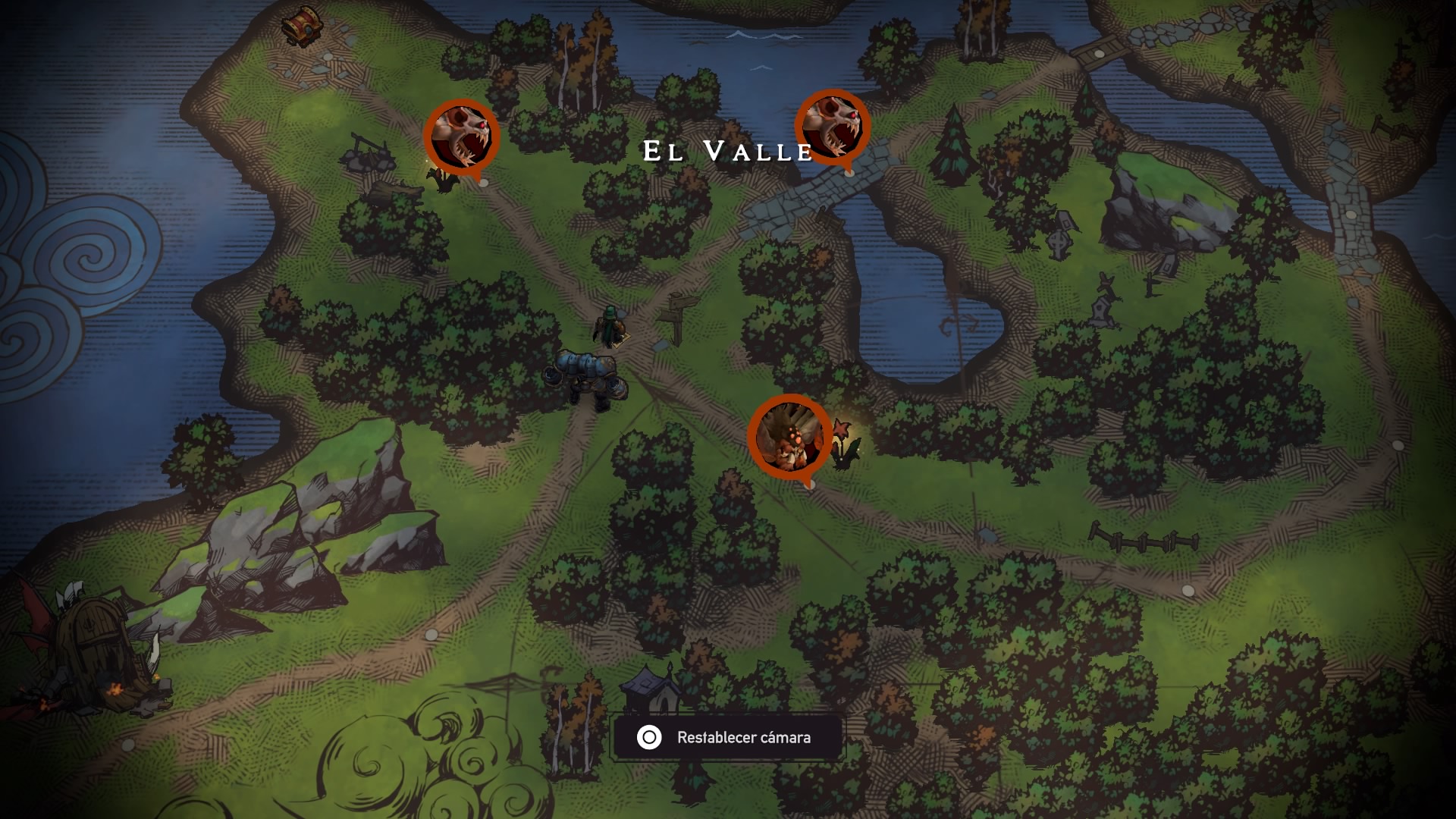Click the circle controller button icon beside Restablecer cámara
This screenshot has width=1456, height=819.
pyautogui.click(x=648, y=736)
